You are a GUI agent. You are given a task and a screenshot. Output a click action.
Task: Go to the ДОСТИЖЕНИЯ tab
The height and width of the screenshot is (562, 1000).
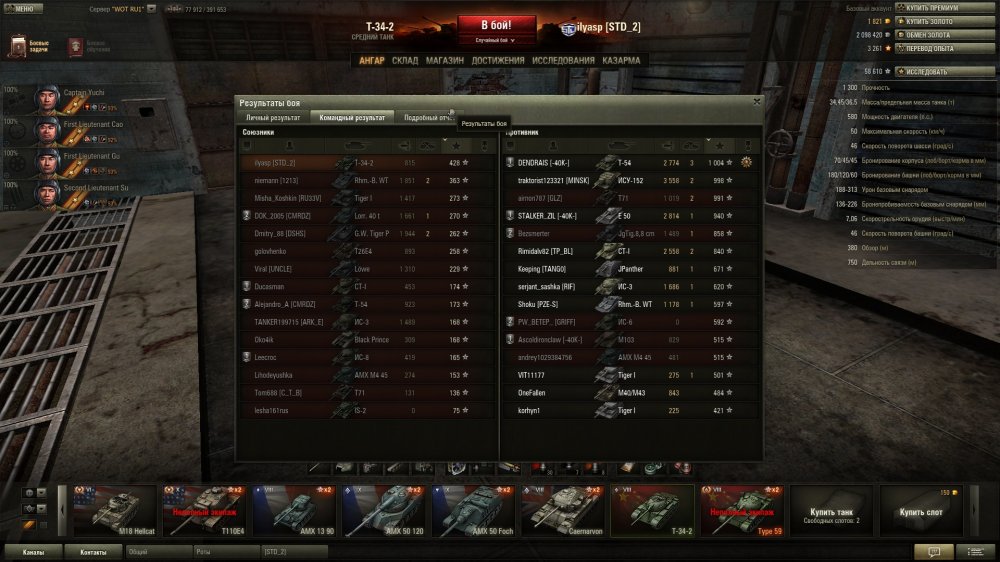(498, 60)
